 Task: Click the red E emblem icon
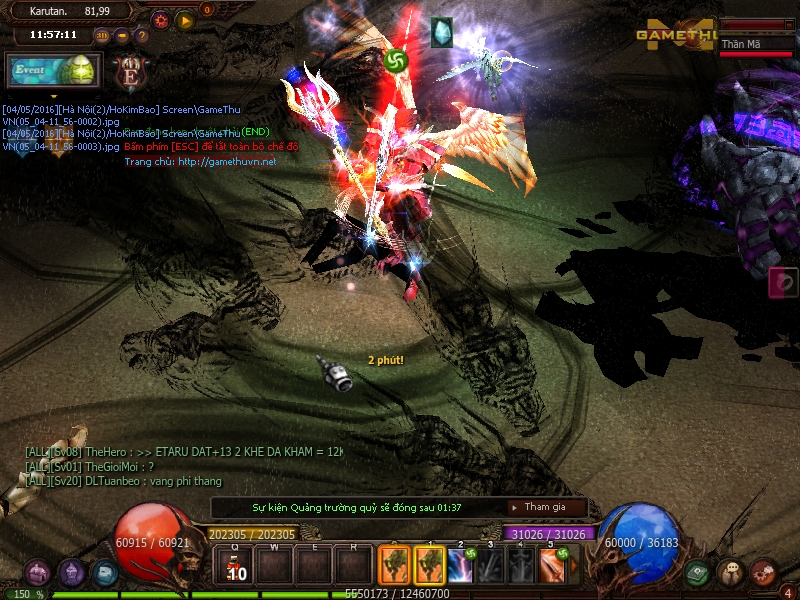coord(130,71)
